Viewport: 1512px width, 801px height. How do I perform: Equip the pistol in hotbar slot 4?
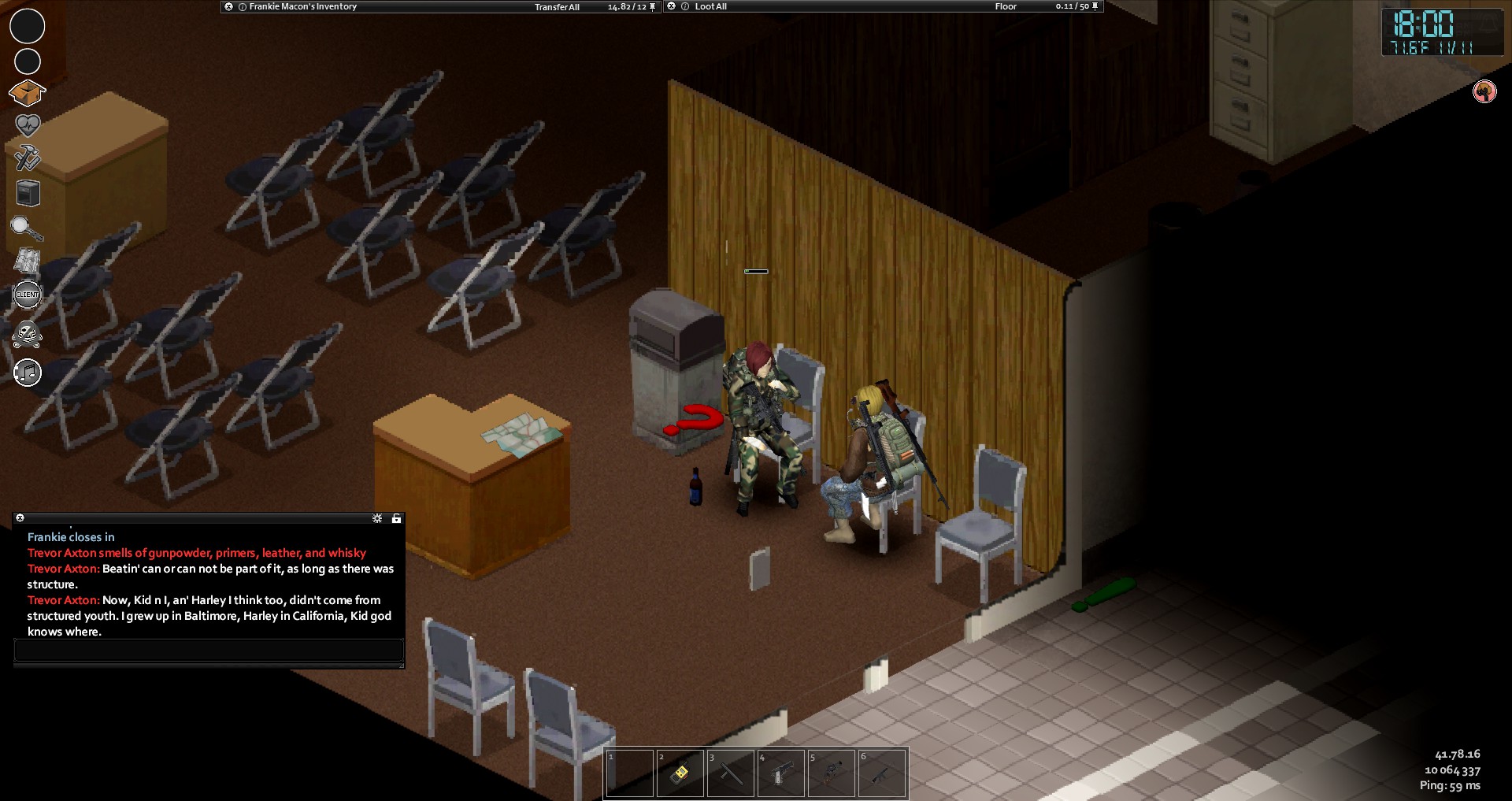click(781, 773)
